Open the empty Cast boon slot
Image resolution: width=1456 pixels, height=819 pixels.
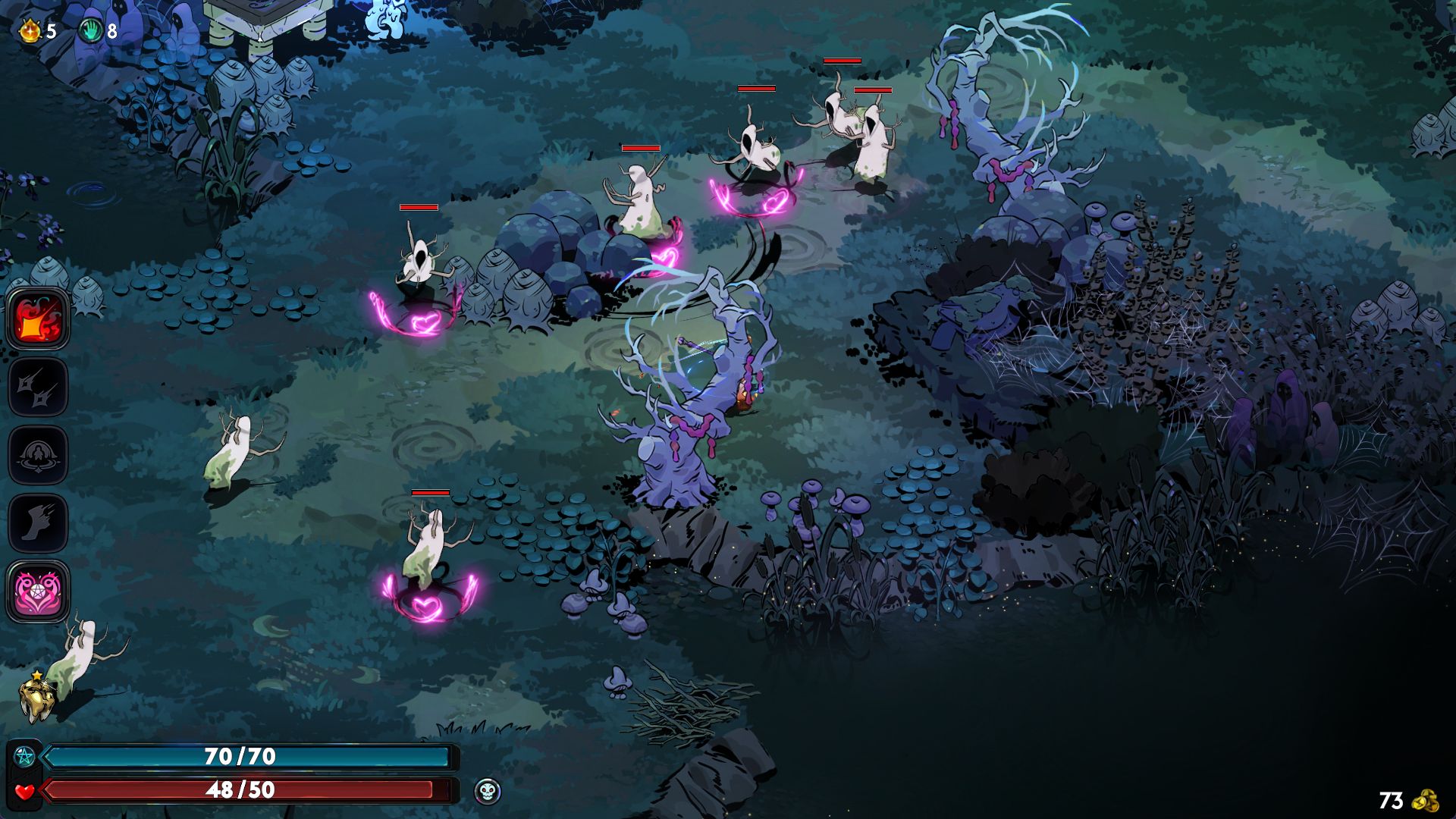38,455
